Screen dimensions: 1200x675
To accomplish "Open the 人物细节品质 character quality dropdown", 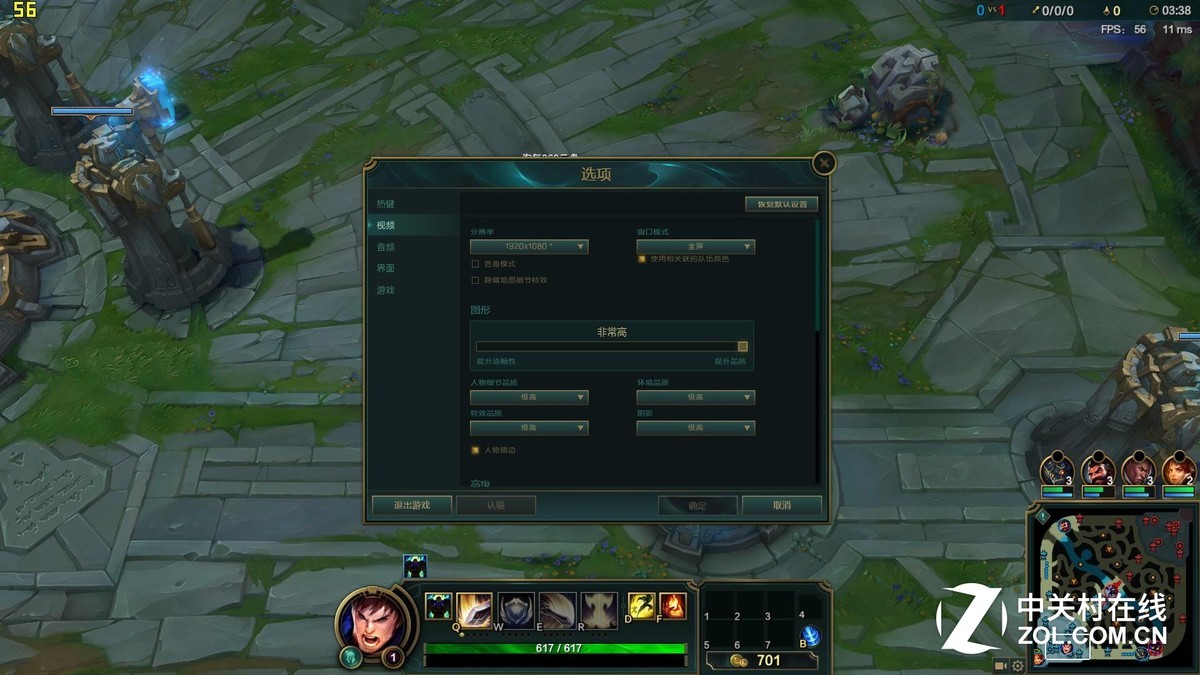I will click(x=529, y=397).
